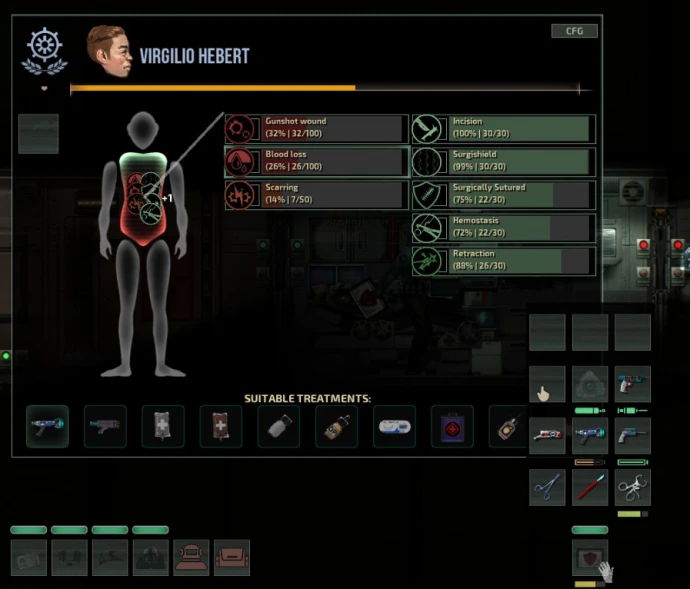Select the Scarring affliction entry
Viewport: 690px width, 589px height.
click(316, 195)
